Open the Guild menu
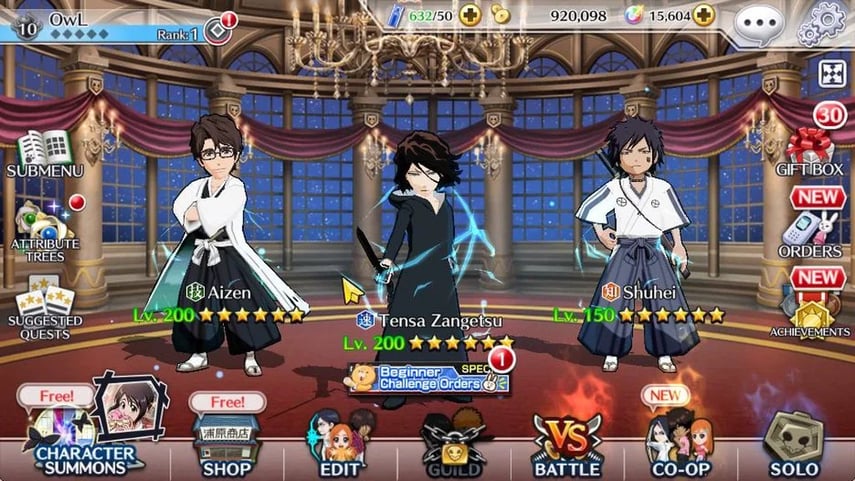This screenshot has width=855, height=481. tap(454, 443)
